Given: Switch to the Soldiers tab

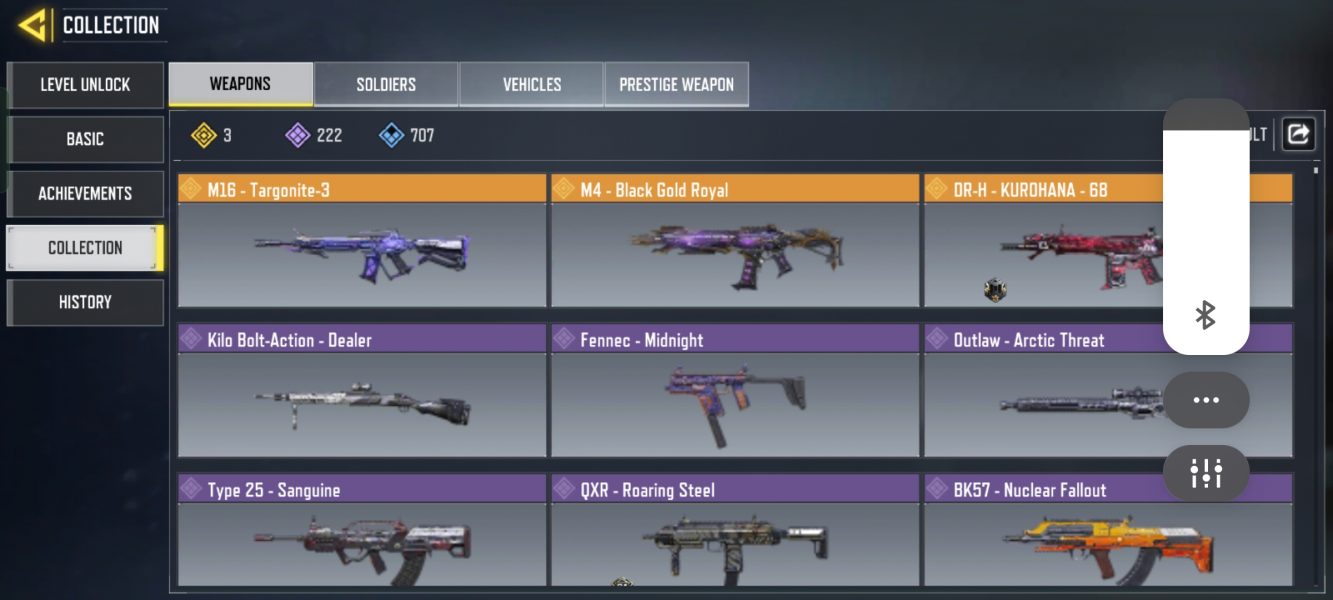Looking at the screenshot, I should coord(386,84).
